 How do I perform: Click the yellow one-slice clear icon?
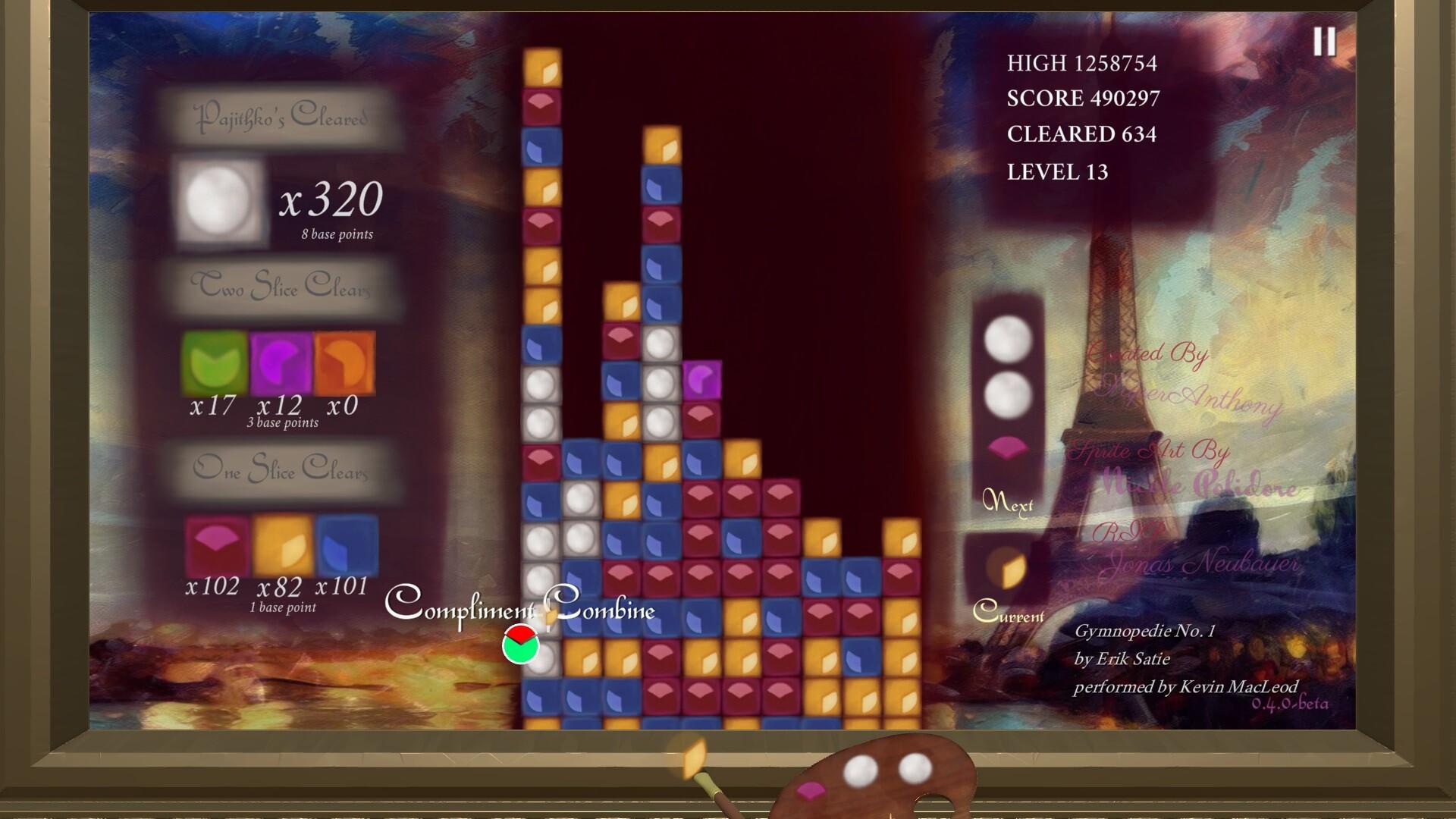tap(281, 546)
